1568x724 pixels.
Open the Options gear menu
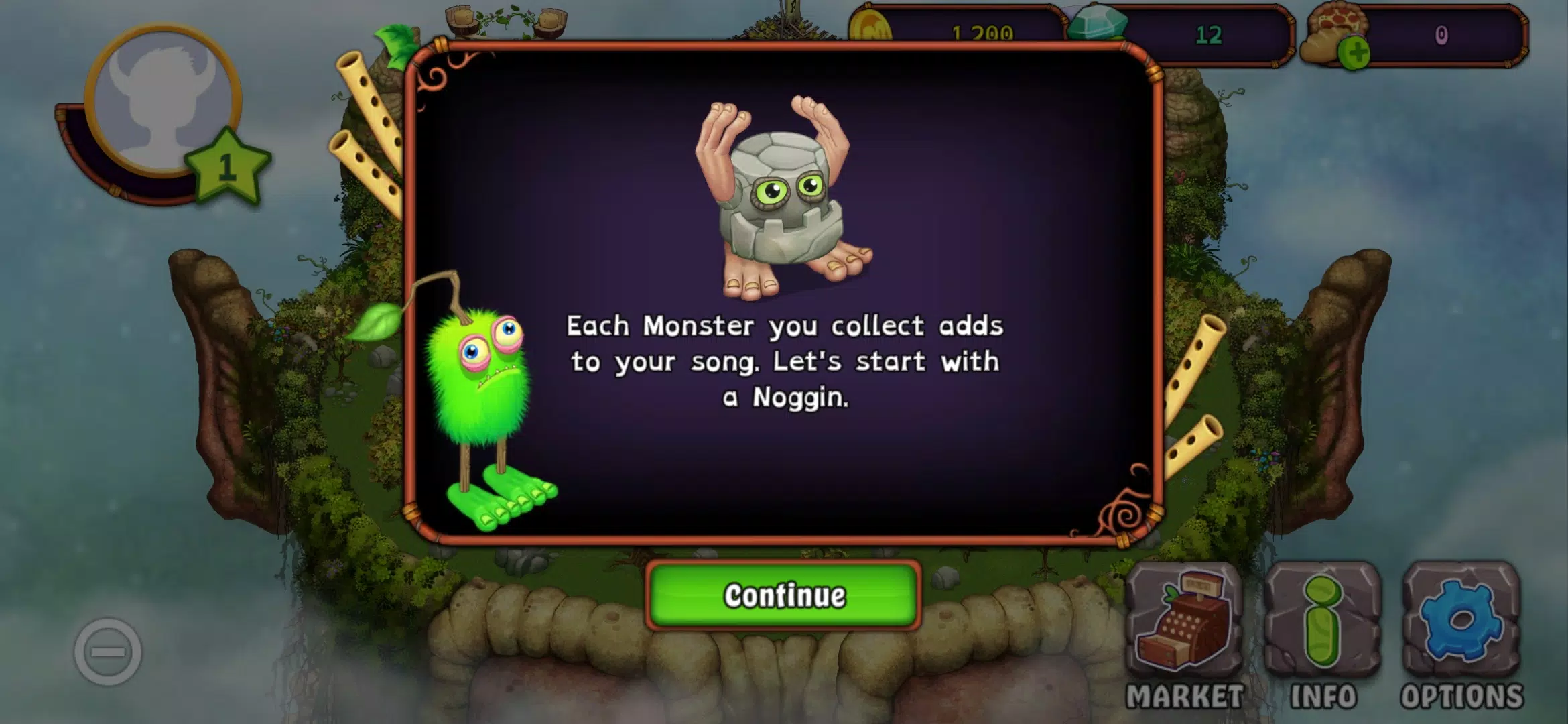(x=1461, y=636)
